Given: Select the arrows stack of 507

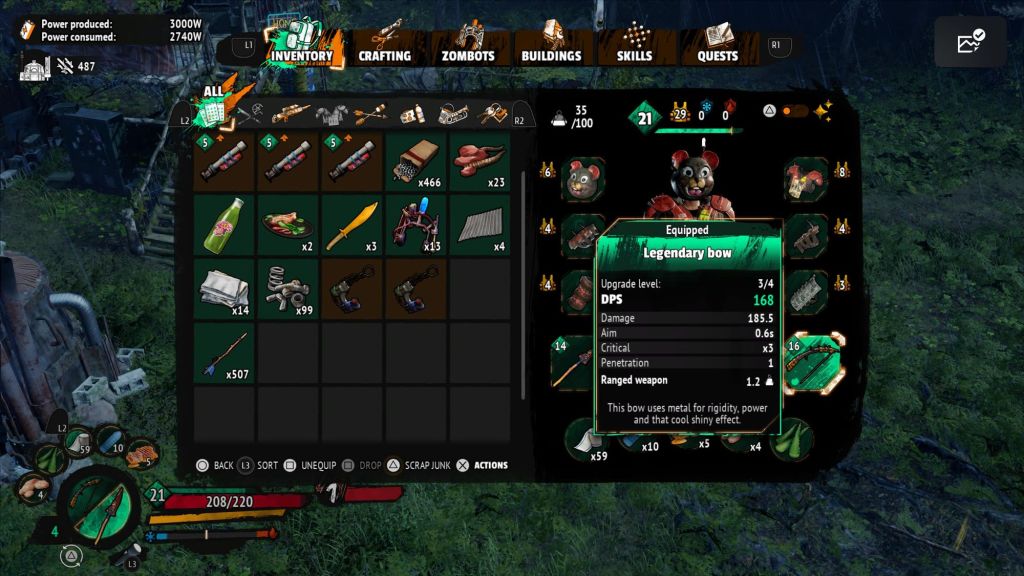Looking at the screenshot, I should point(223,353).
